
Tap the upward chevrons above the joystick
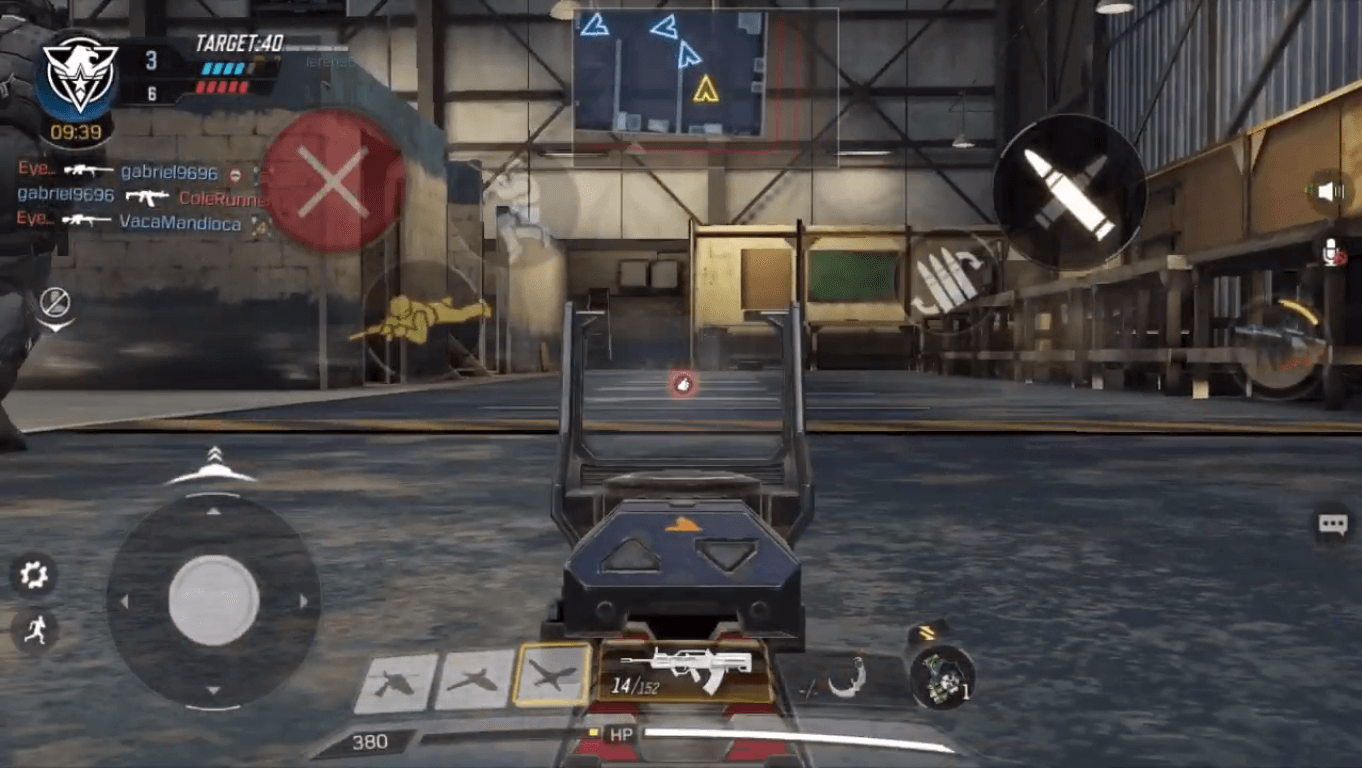(x=214, y=456)
